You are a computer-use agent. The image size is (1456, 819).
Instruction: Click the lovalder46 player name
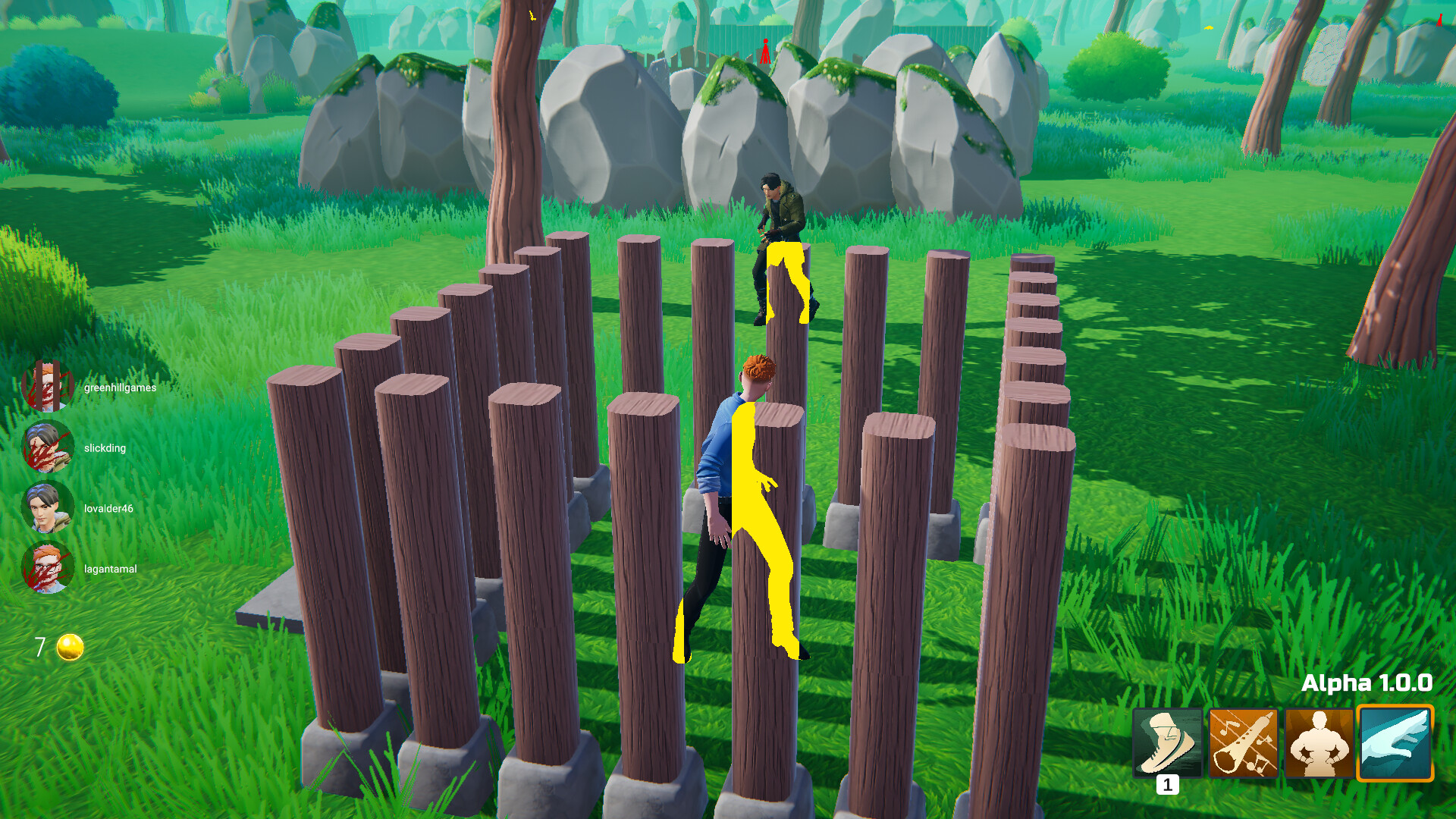click(108, 509)
